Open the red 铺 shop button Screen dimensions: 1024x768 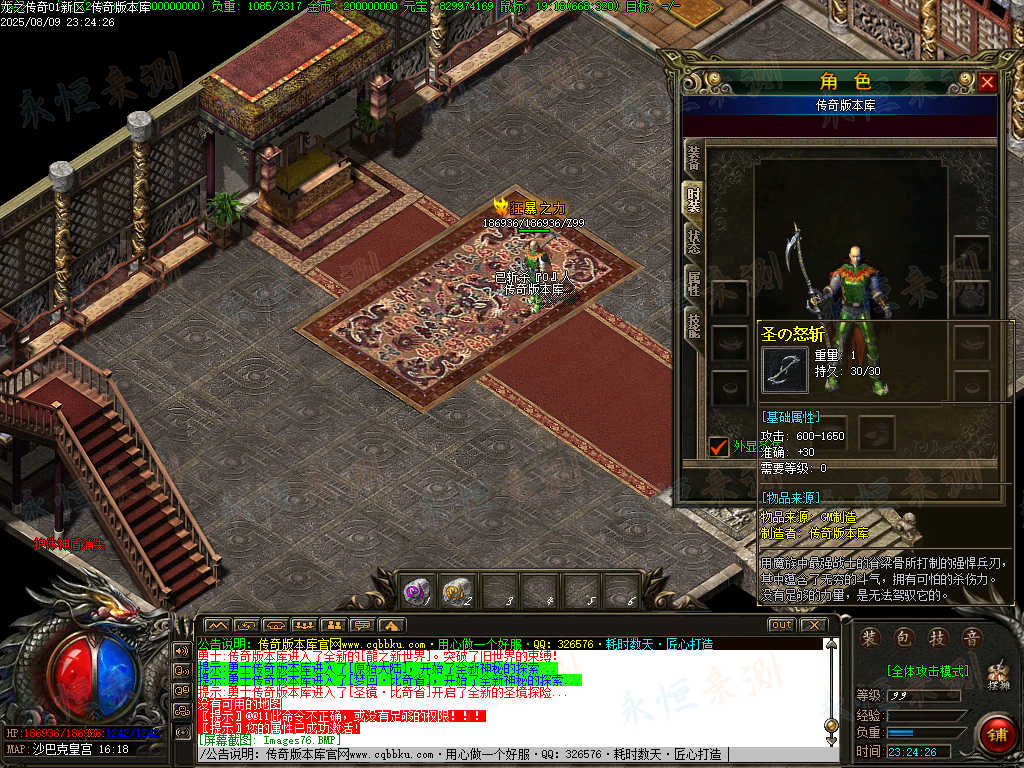point(996,733)
